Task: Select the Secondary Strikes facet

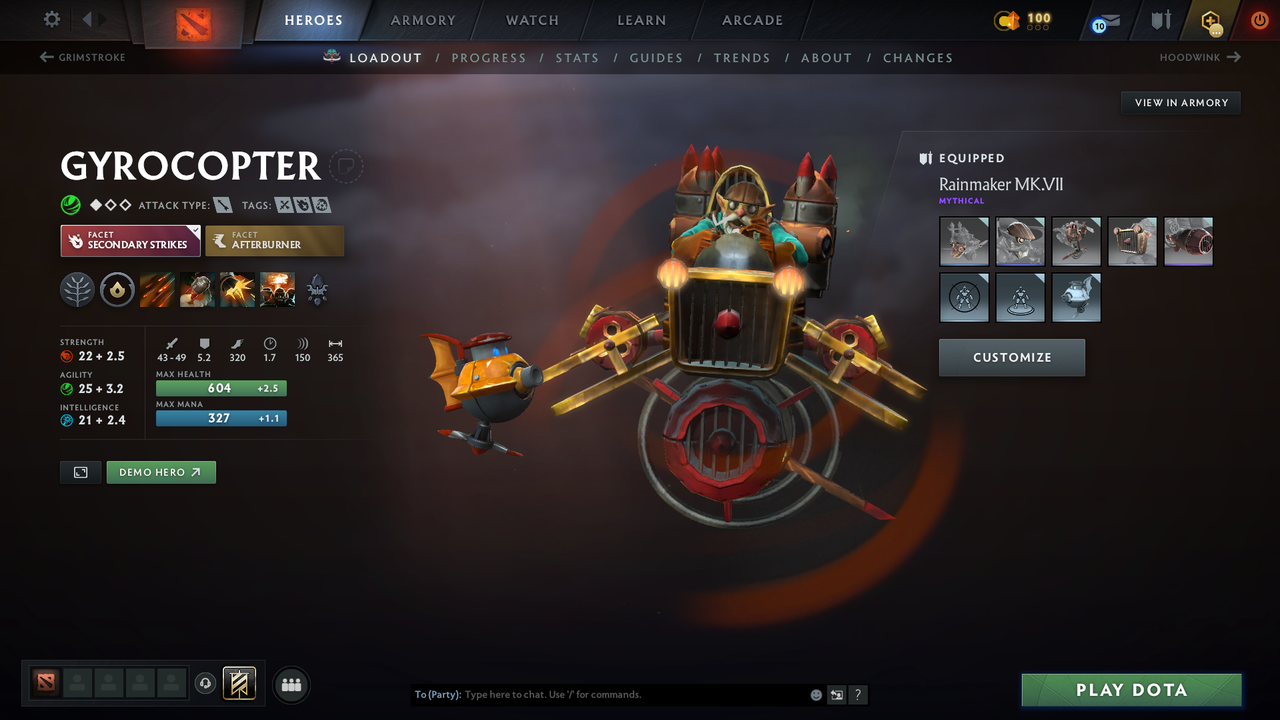Action: (130, 240)
